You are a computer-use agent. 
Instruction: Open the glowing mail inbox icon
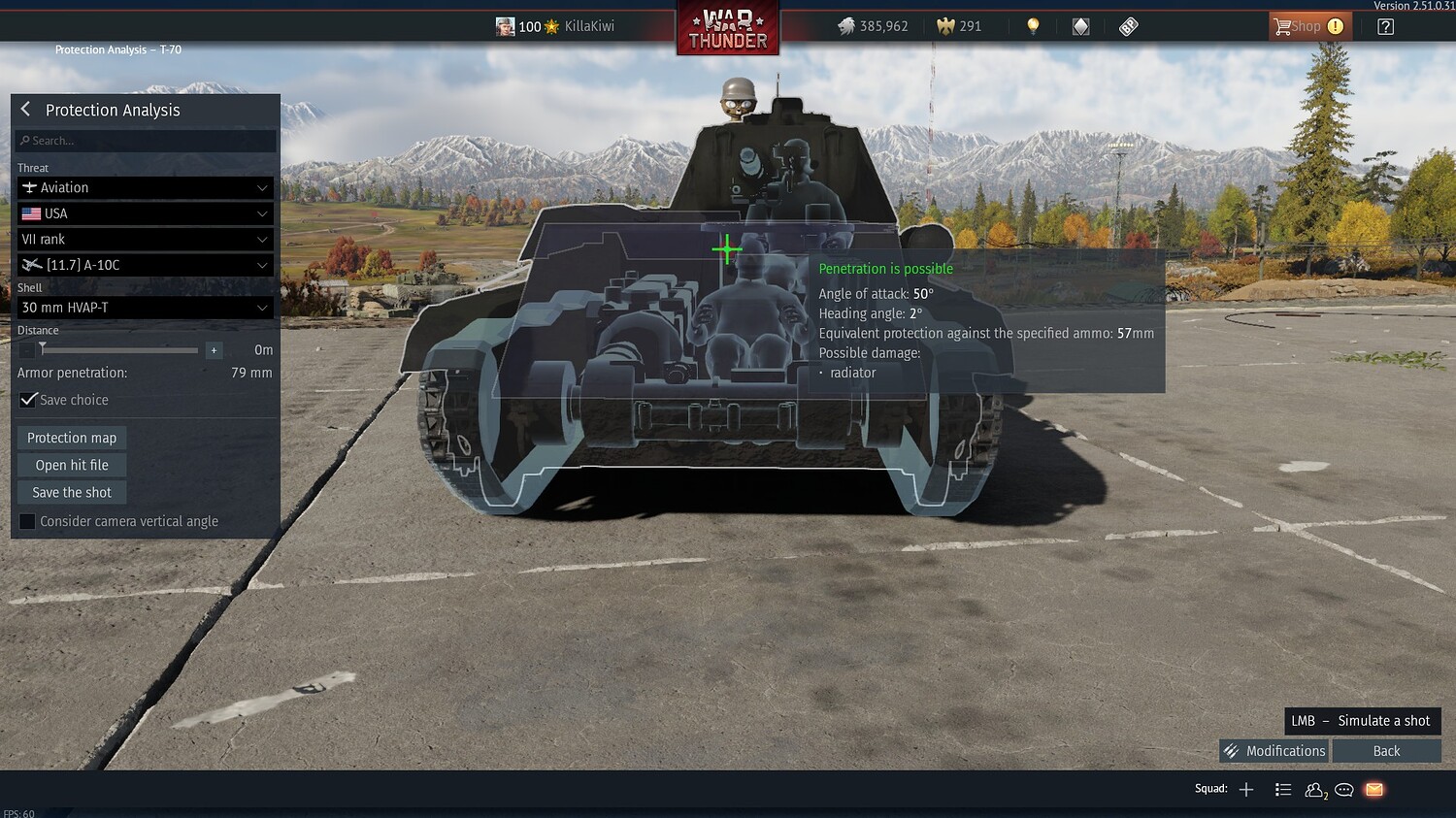(x=1373, y=790)
